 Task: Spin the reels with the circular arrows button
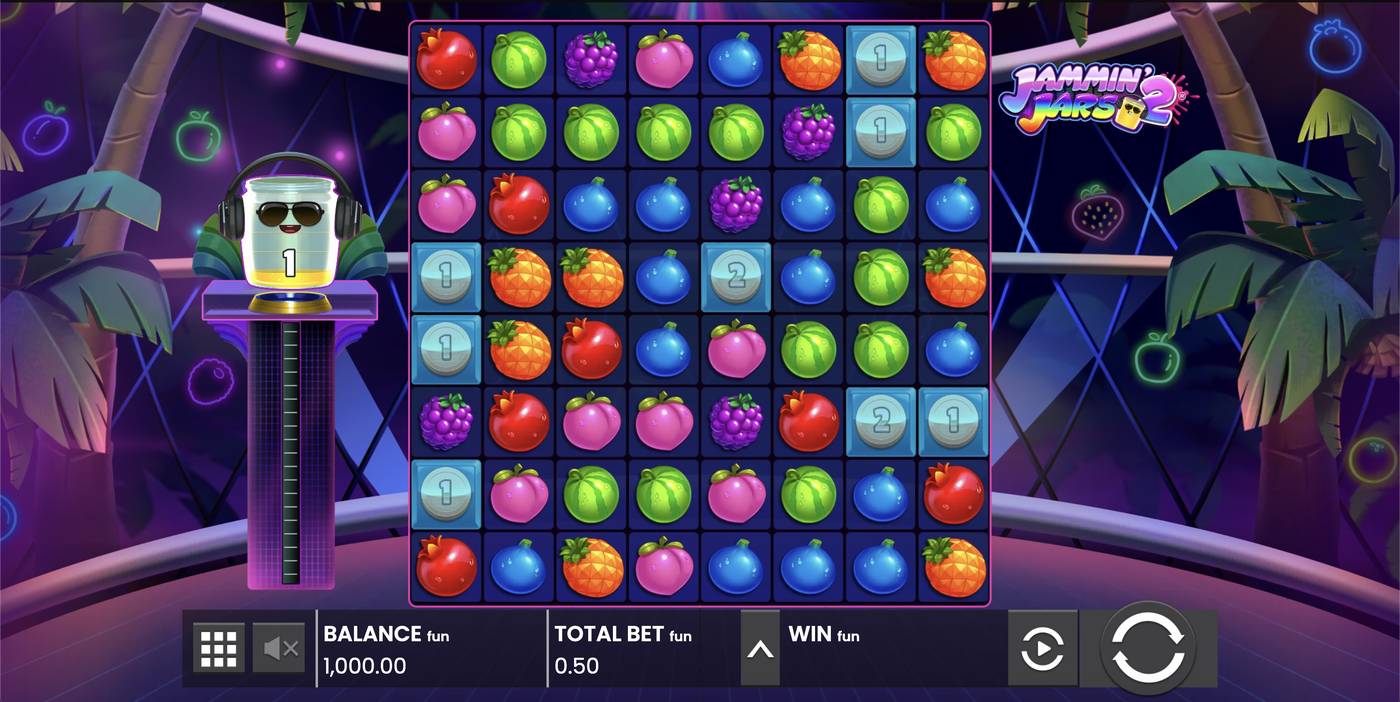(x=1149, y=648)
